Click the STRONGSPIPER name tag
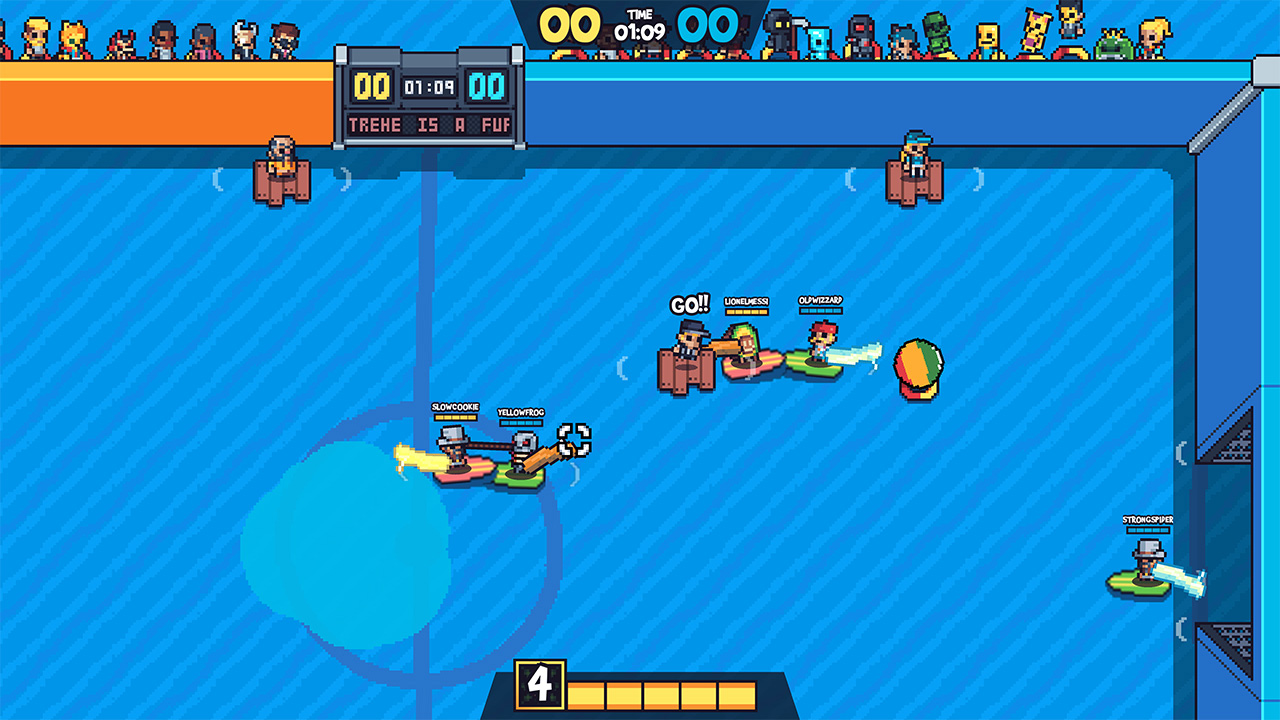Viewport: 1280px width, 720px height. click(x=1150, y=521)
